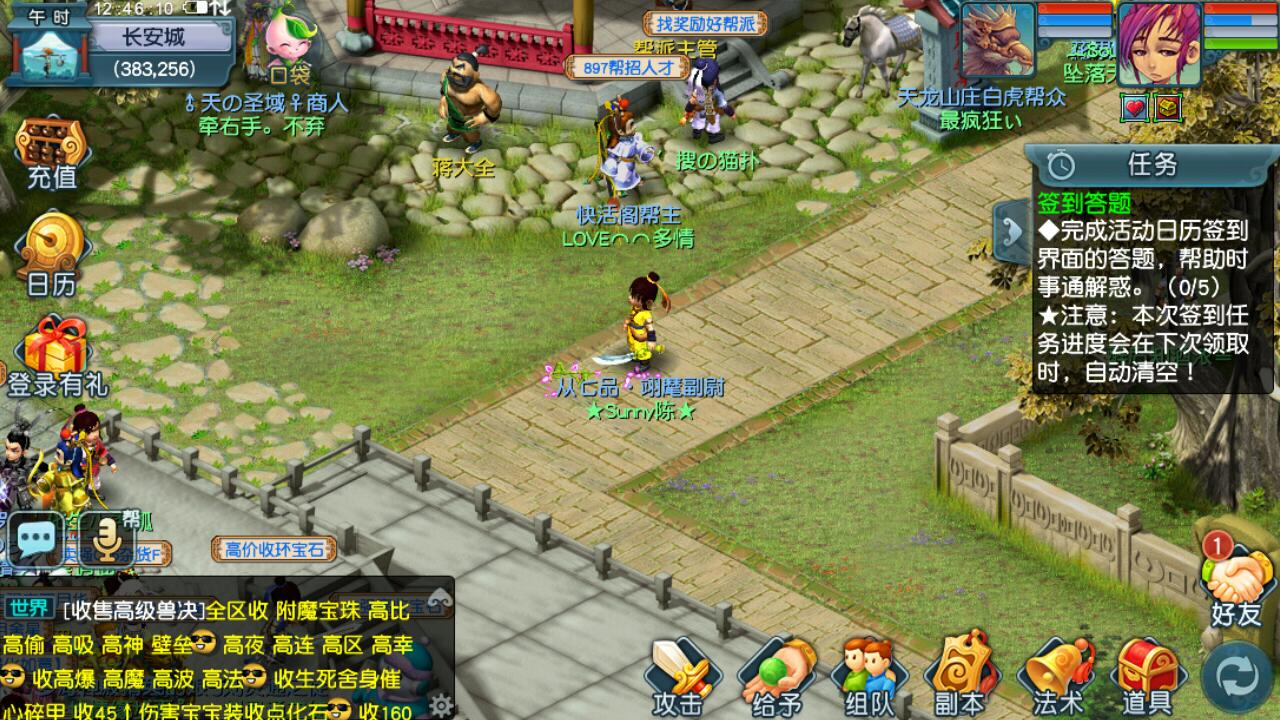This screenshot has width=1280, height=720.
Task: Open the 法术 spells menu
Action: [1053, 676]
